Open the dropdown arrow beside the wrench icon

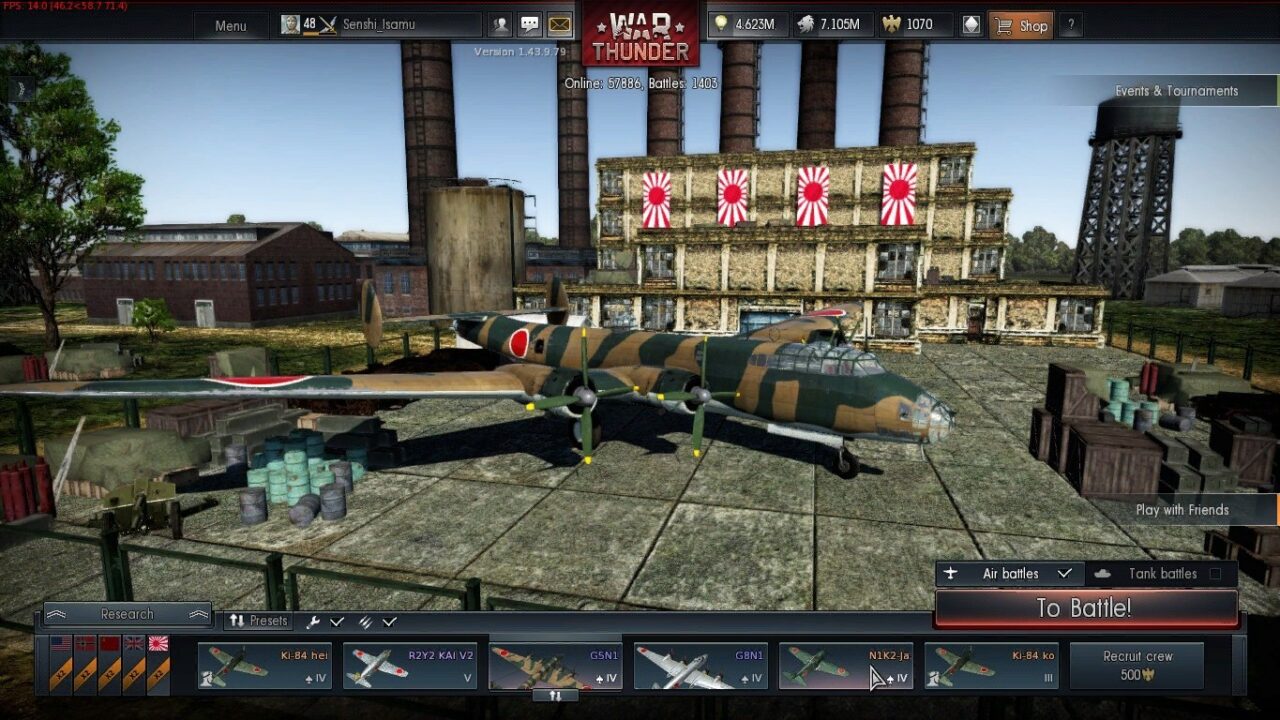tap(338, 621)
